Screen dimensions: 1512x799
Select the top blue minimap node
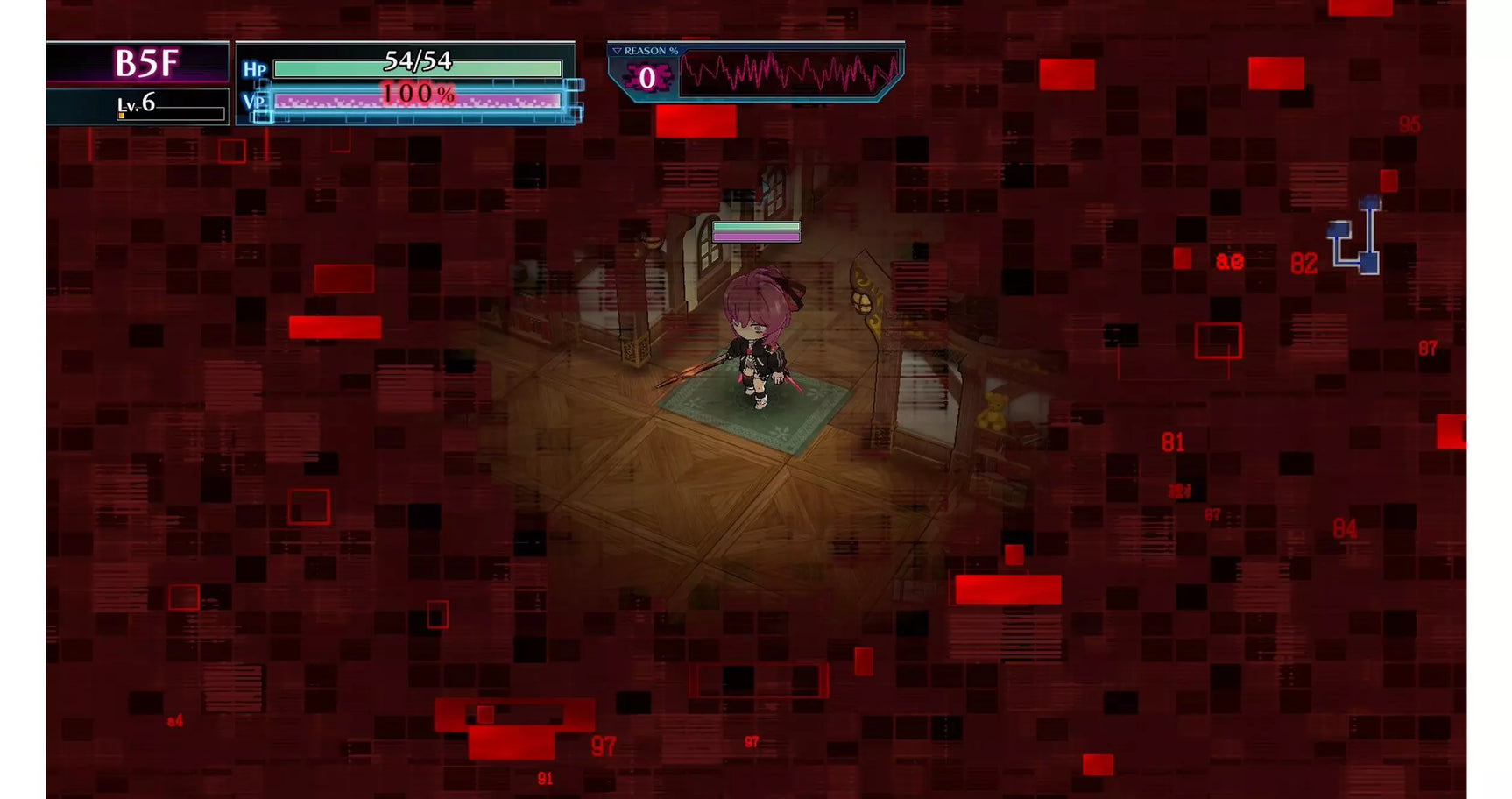point(1370,202)
